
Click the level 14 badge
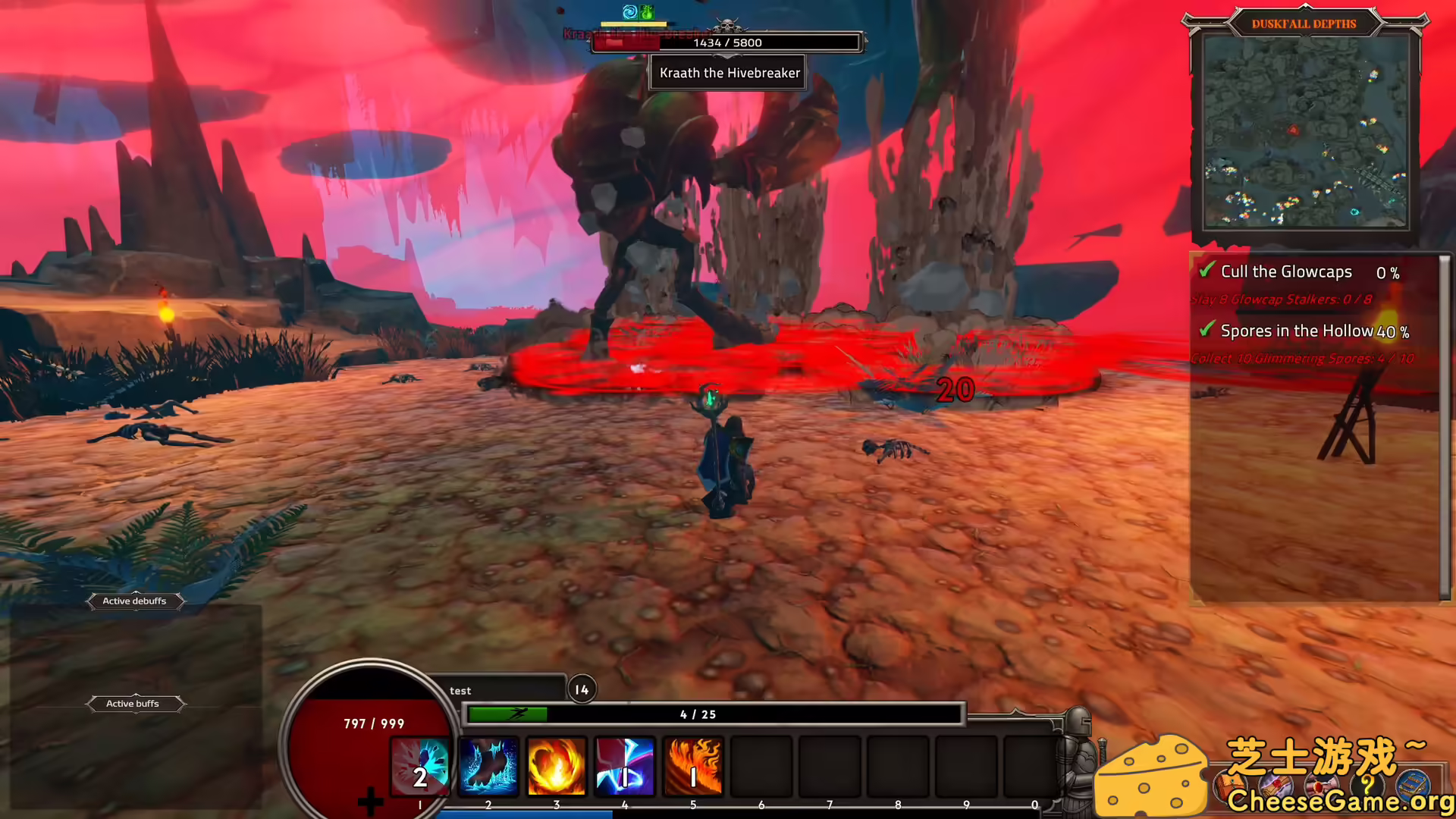(582, 689)
